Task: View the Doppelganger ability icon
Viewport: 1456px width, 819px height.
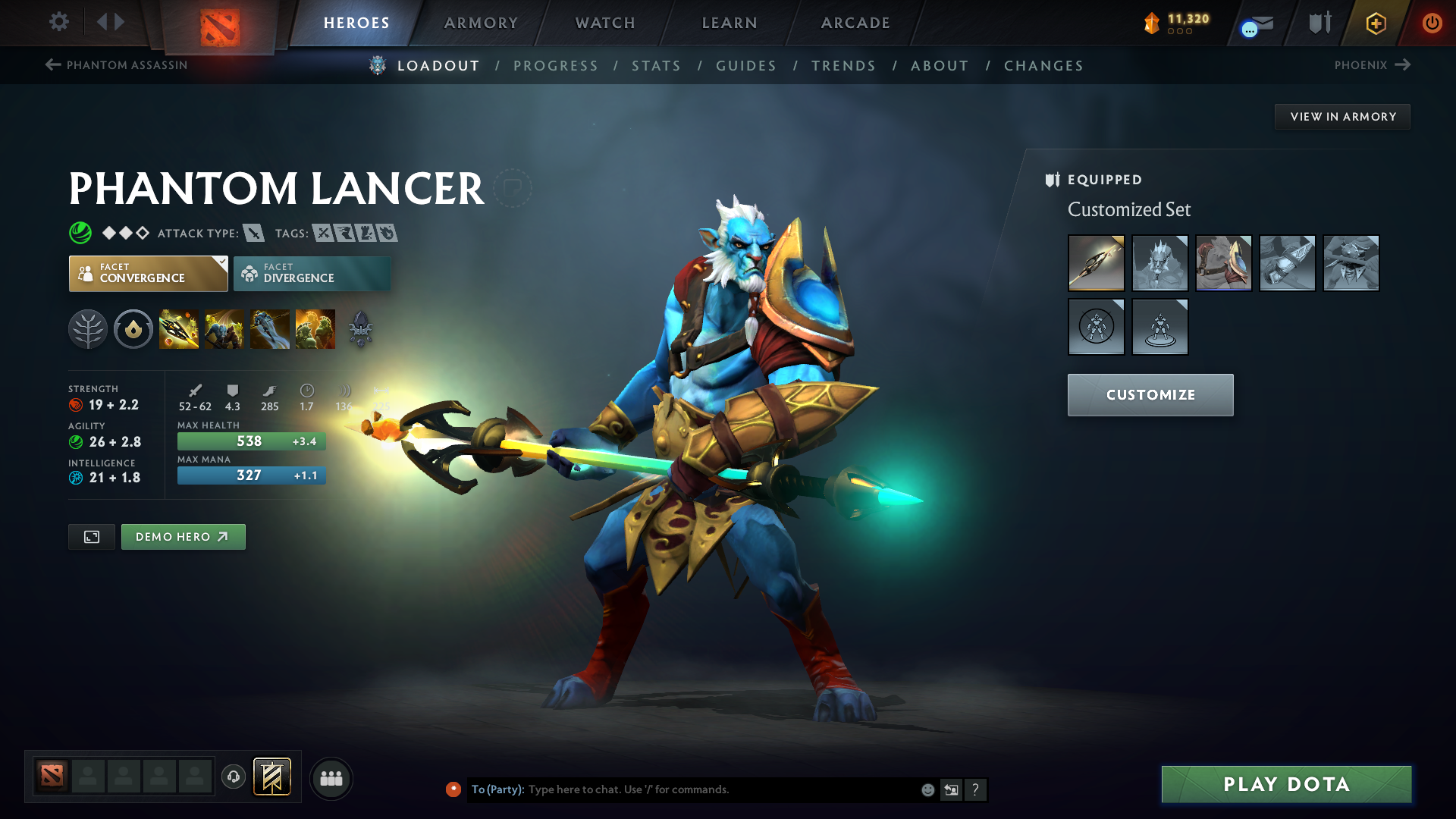Action: [224, 328]
